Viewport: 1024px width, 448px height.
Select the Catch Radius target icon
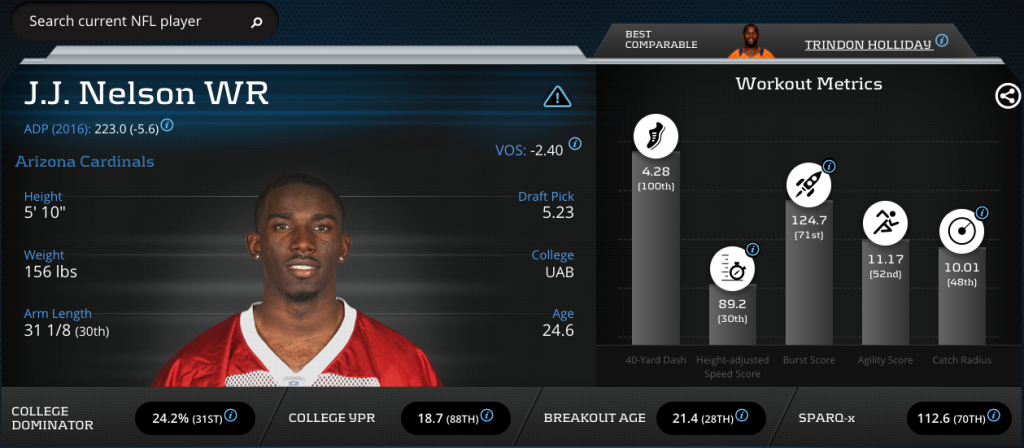(961, 231)
